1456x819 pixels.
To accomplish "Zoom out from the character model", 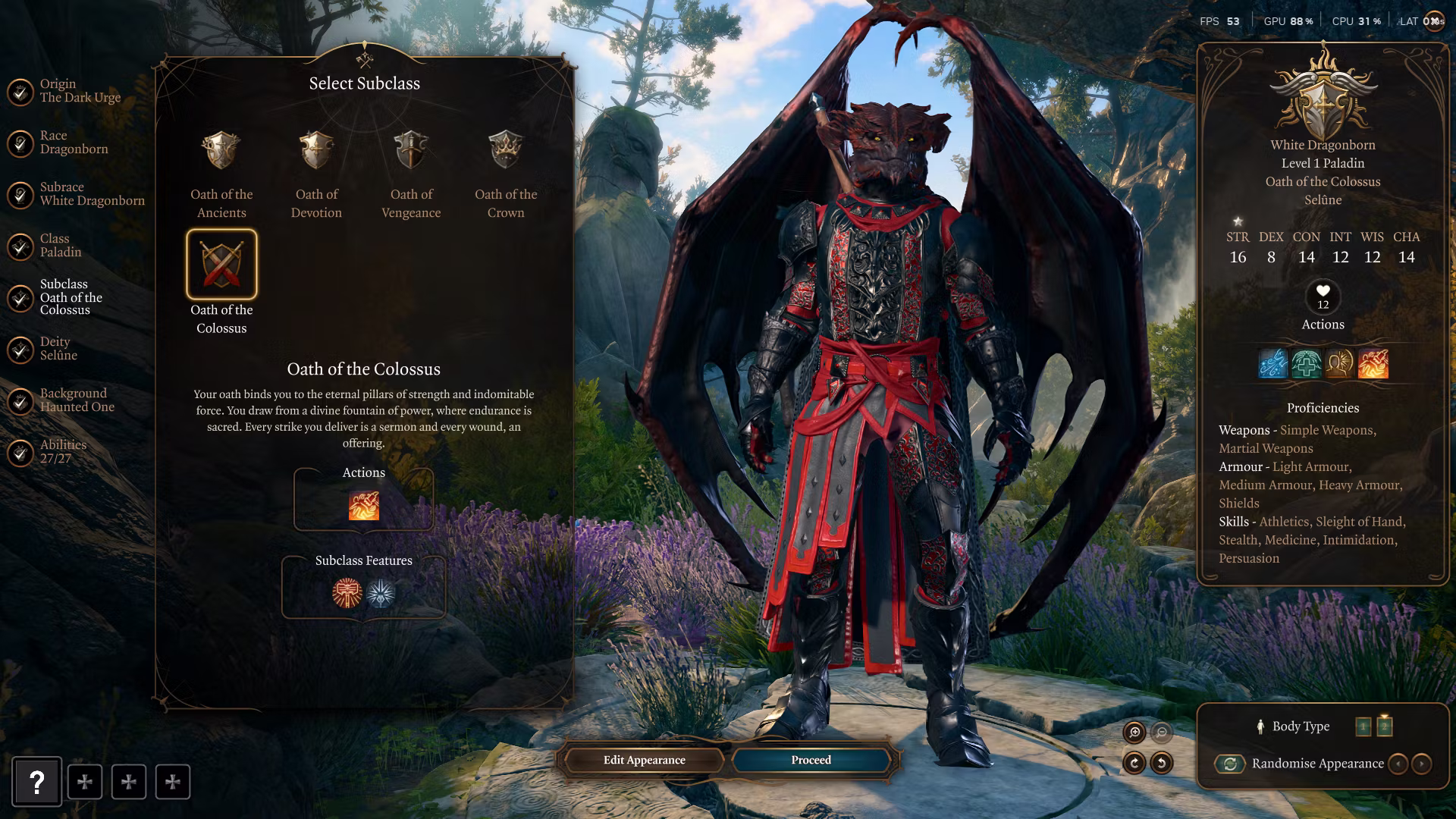I will (x=1161, y=732).
